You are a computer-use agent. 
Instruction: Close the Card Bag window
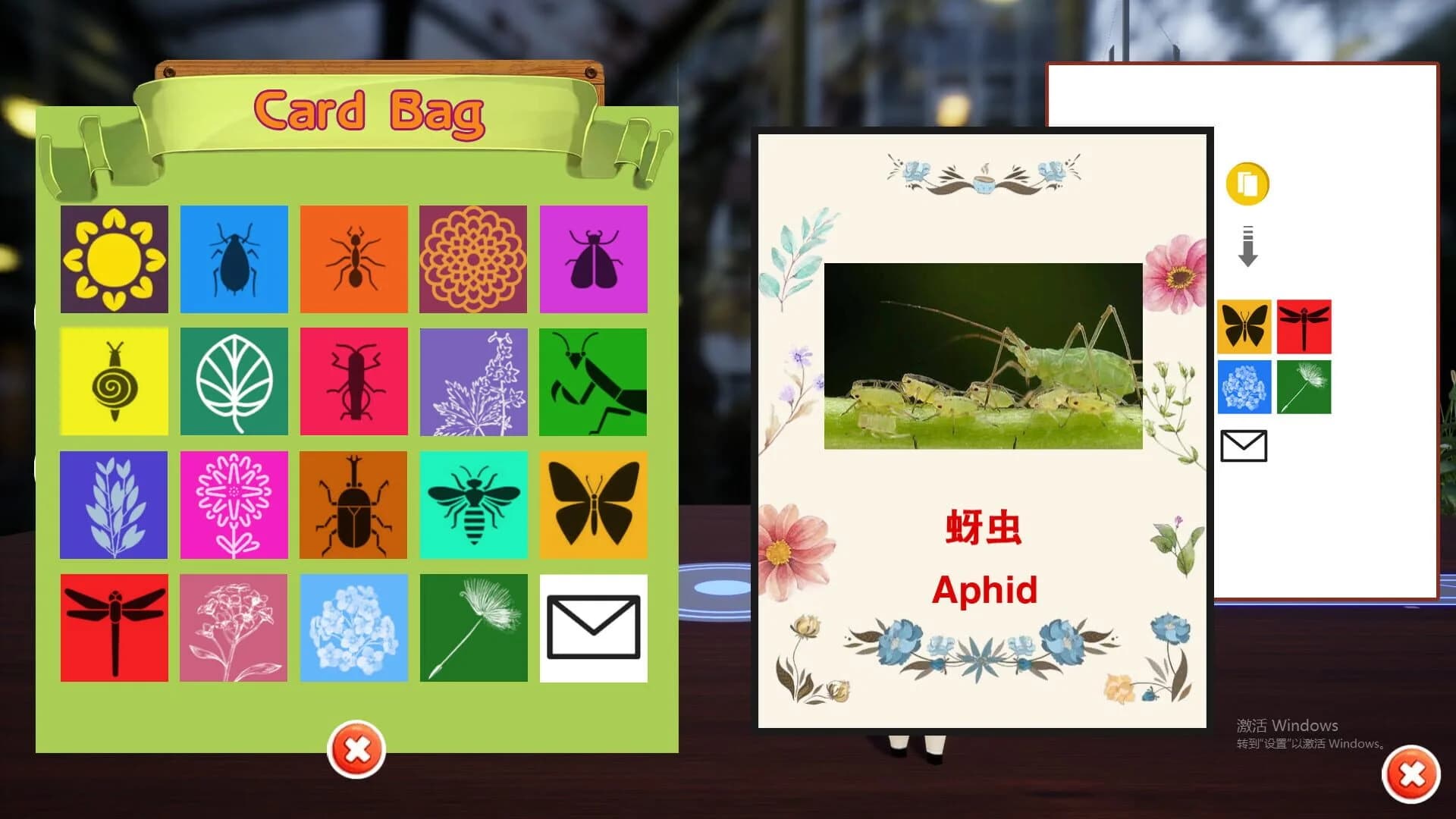coord(356,751)
